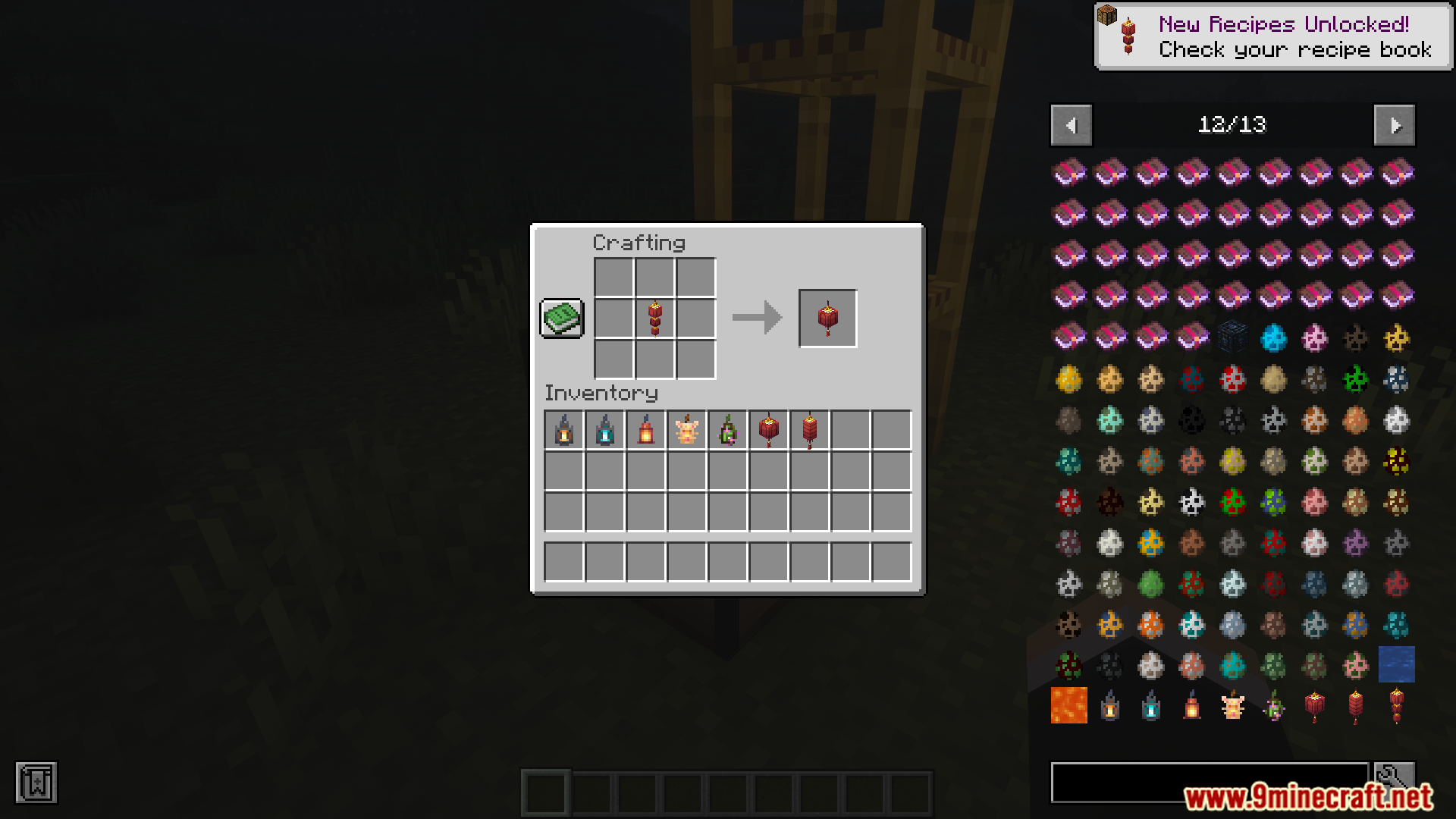This screenshot has width=1456, height=819.
Task: Click the item list search box
Action: (1209, 782)
